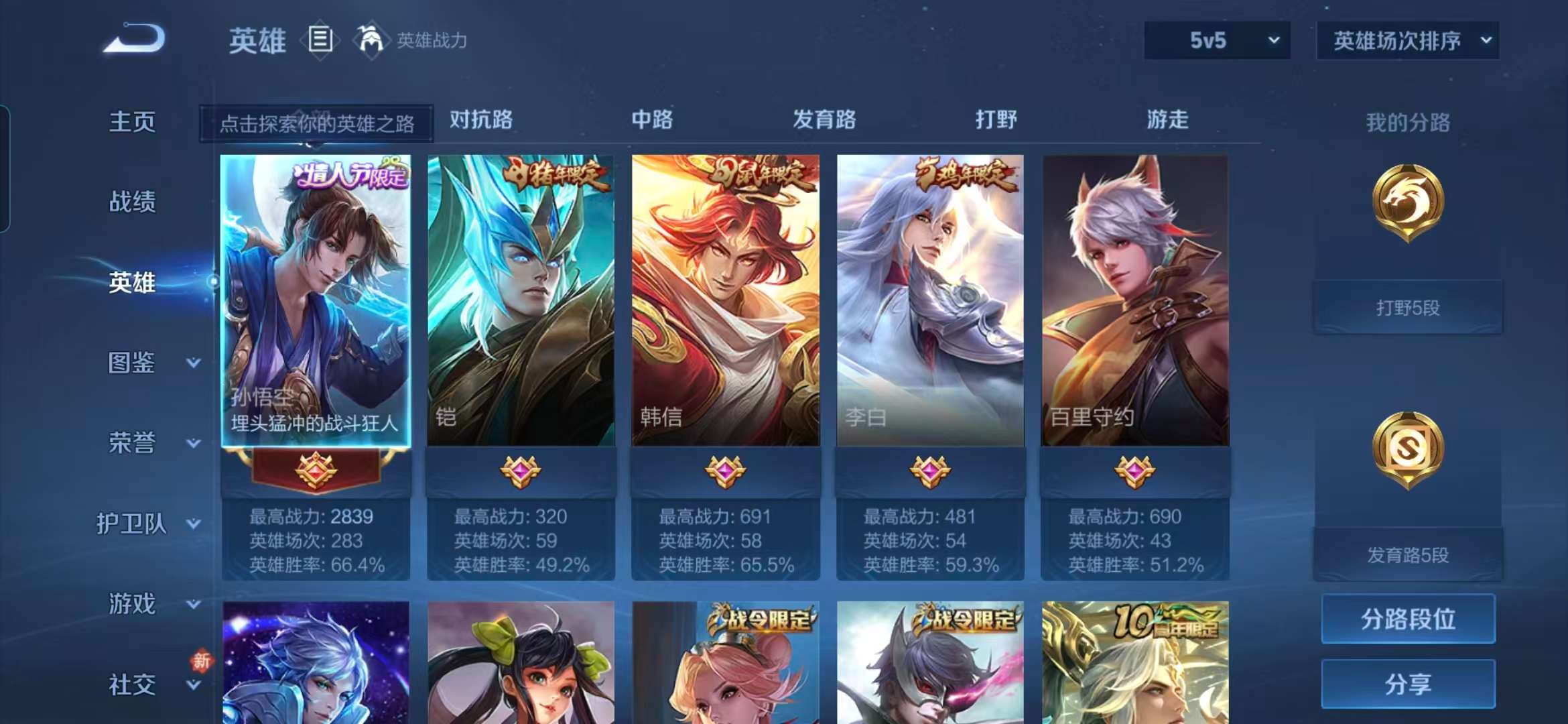The height and width of the screenshot is (724, 1568).
Task: Open the 英雄战力 hero power icon
Action: tap(373, 40)
